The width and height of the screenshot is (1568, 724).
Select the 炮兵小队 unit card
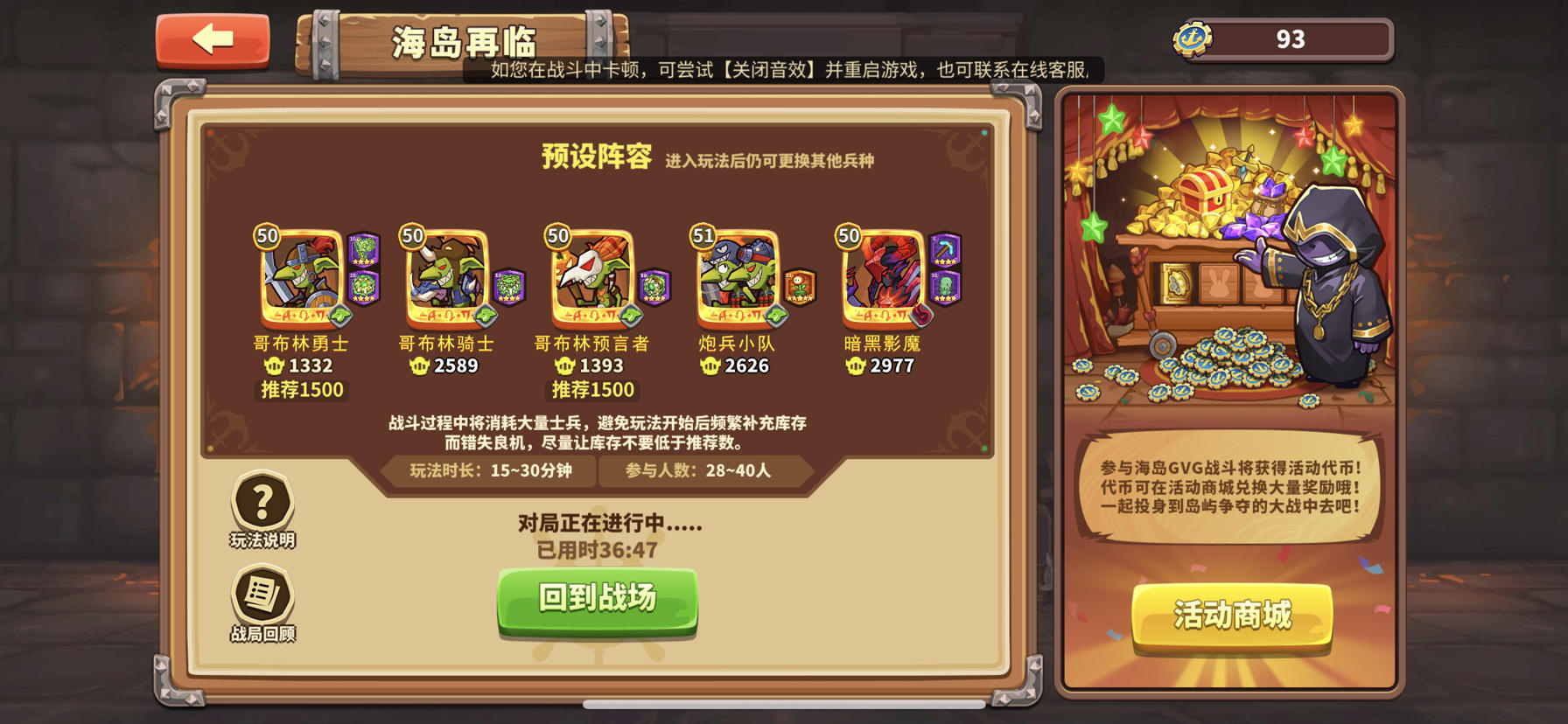738,275
